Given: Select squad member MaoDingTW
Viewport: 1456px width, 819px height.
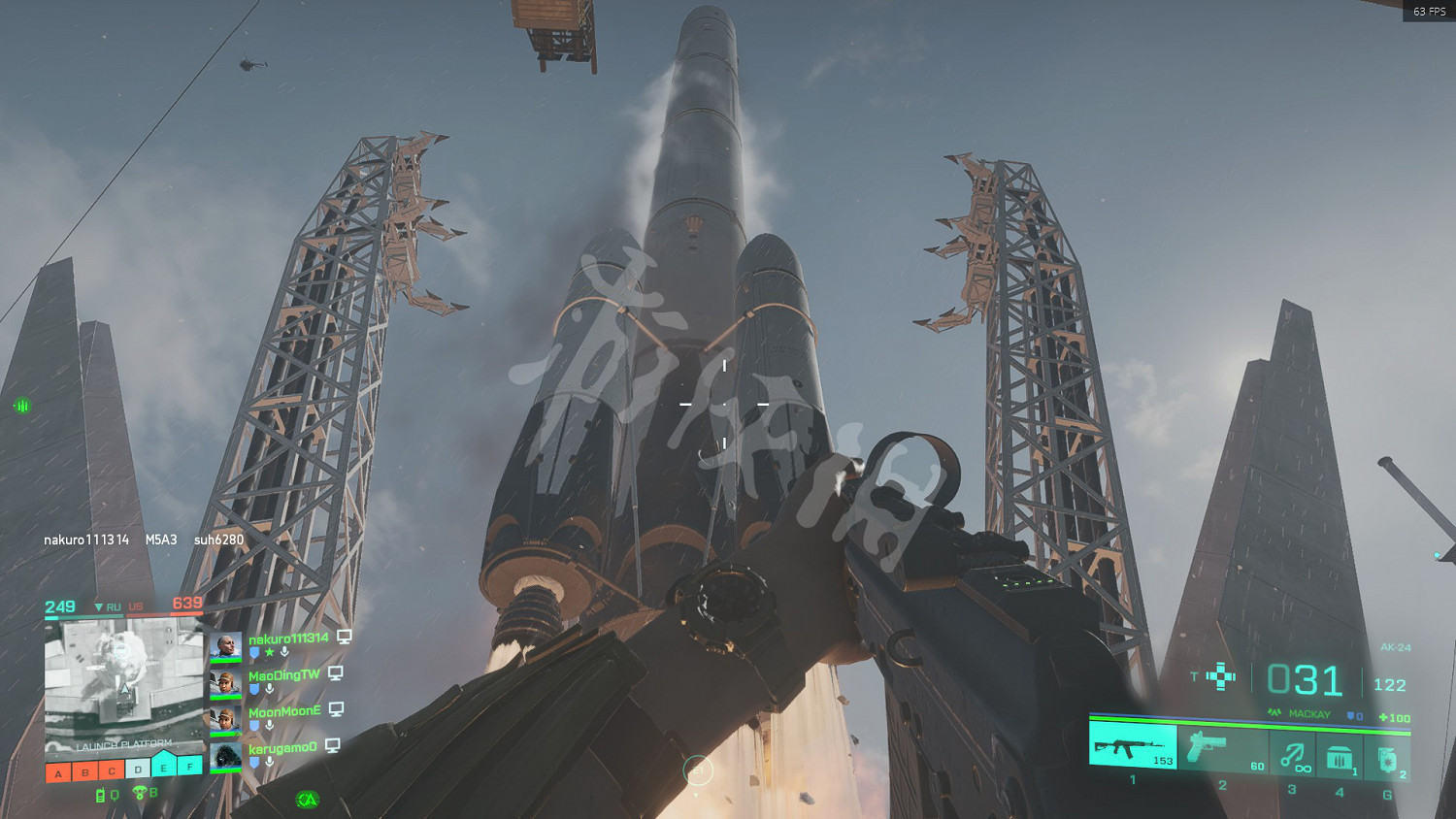Looking at the screenshot, I should click(282, 675).
